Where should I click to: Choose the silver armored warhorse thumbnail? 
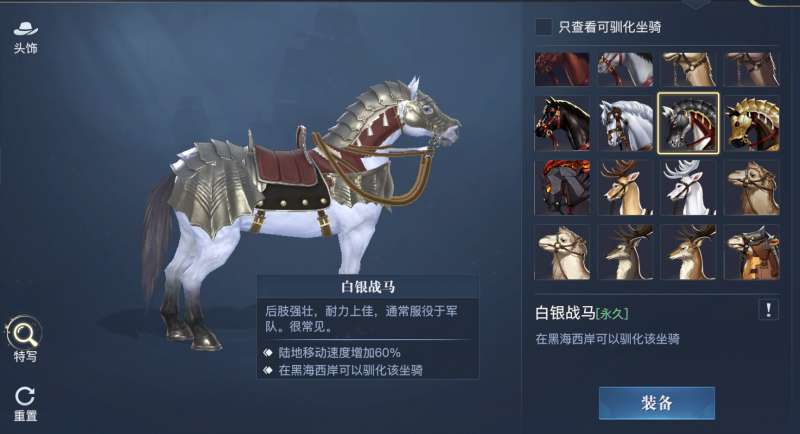(688, 123)
